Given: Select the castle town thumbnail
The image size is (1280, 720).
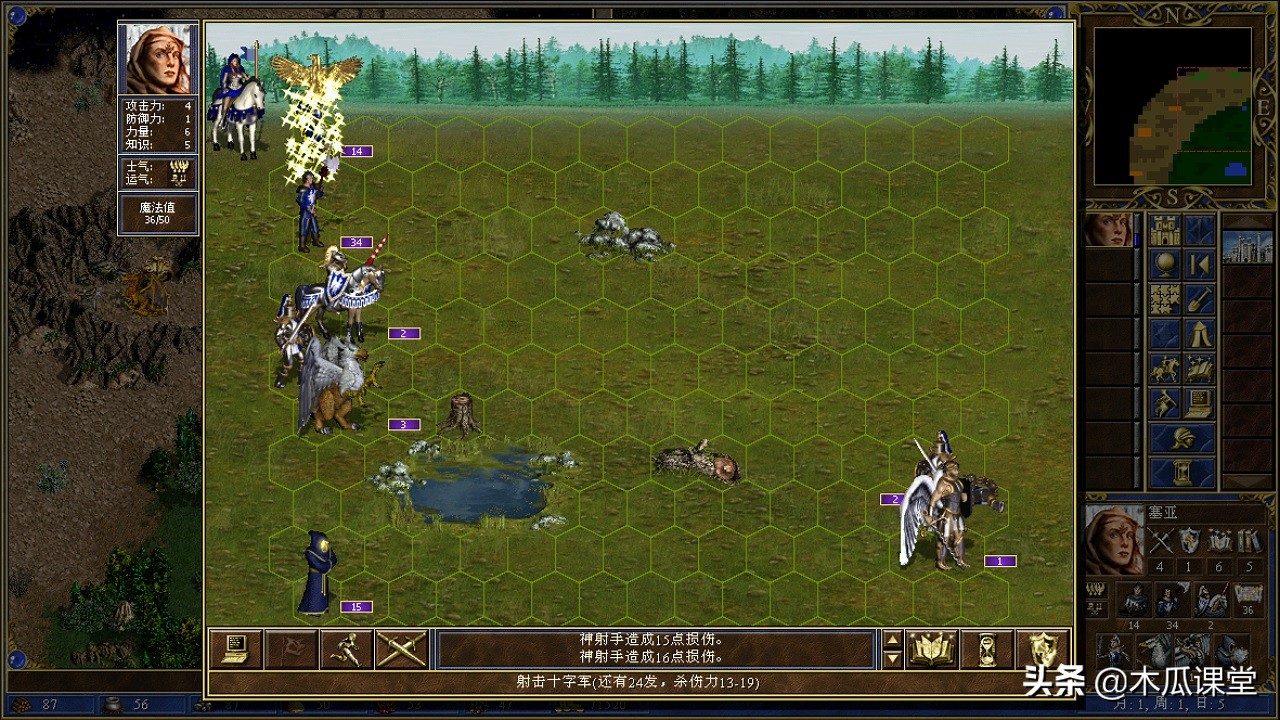Looking at the screenshot, I should 1247,246.
